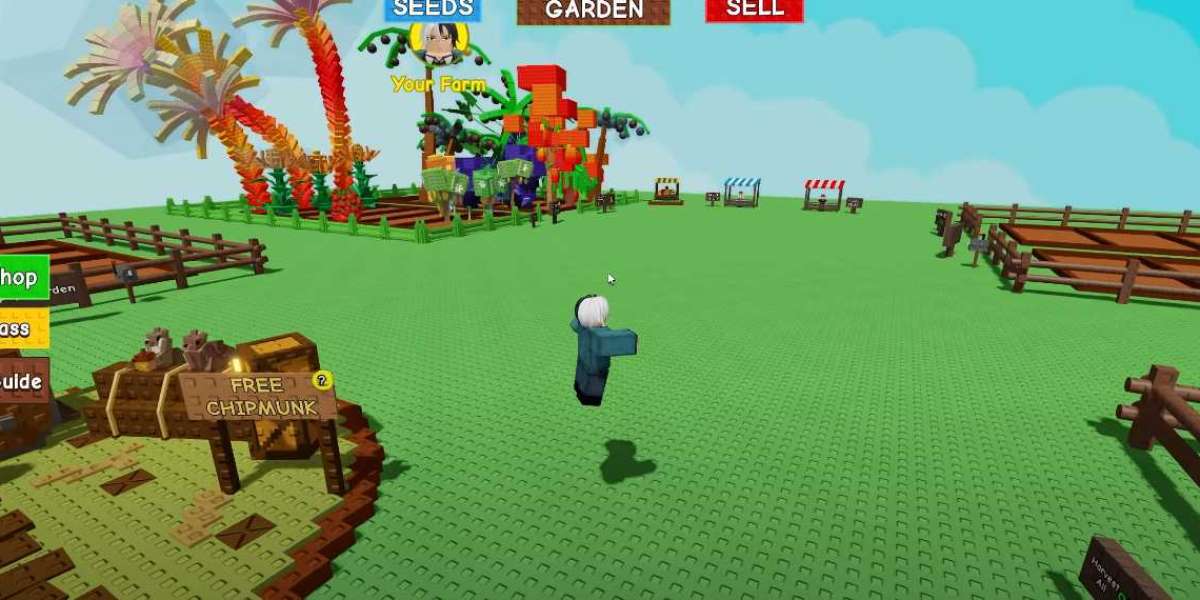Open the blue SEEDS button
Image resolution: width=1200 pixels, height=600 pixels.
click(433, 9)
